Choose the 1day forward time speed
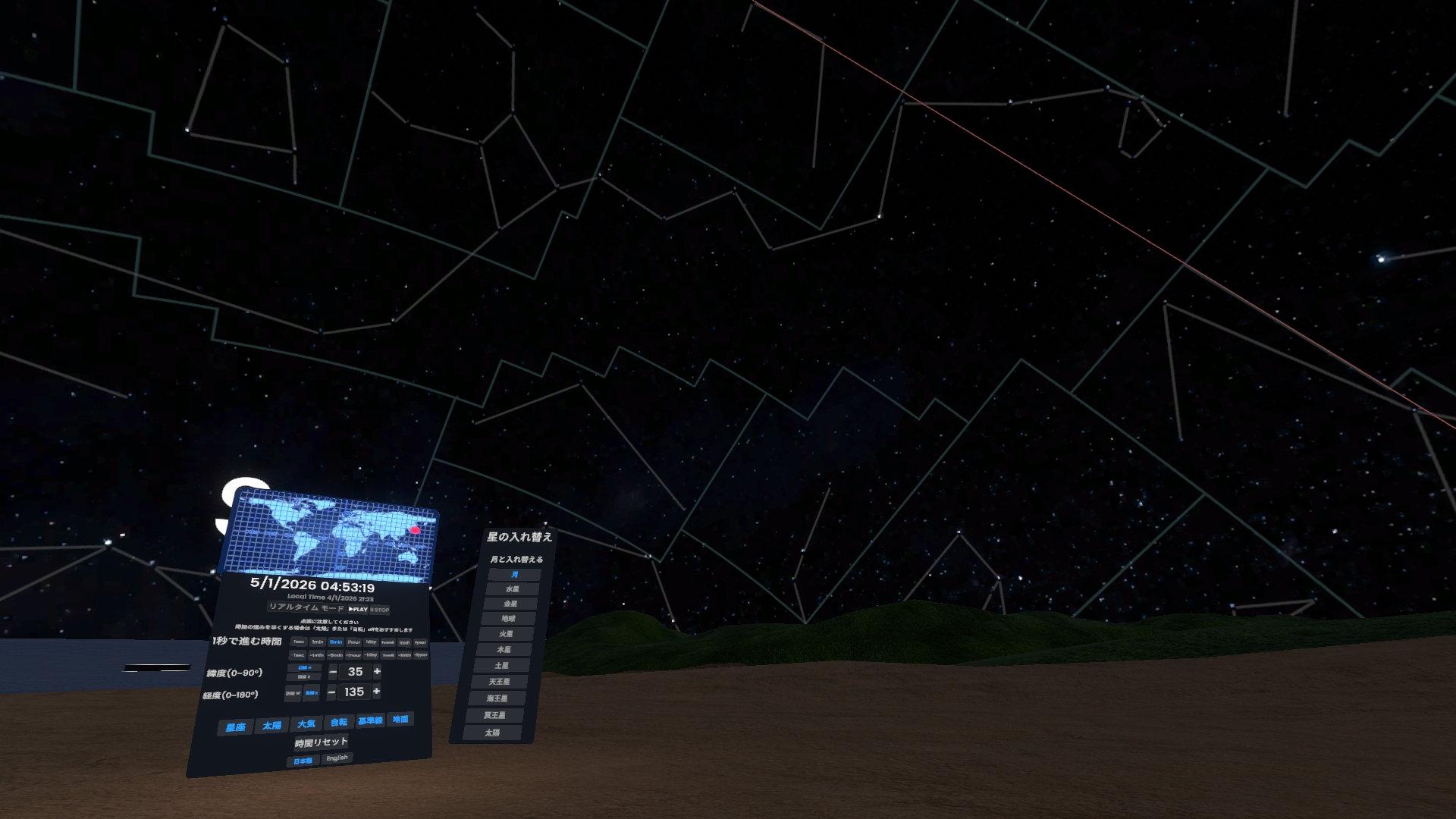This screenshot has width=1456, height=819. [x=371, y=642]
